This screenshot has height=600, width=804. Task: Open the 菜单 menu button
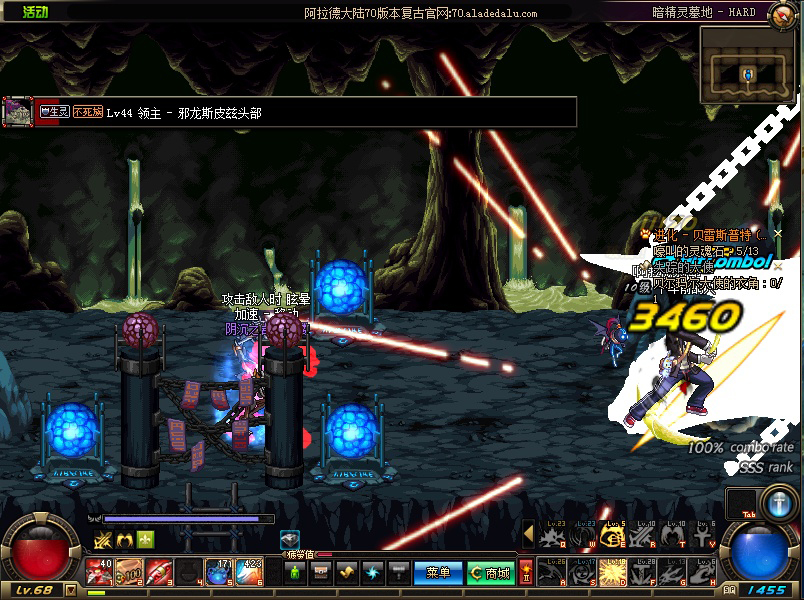pyautogui.click(x=438, y=573)
